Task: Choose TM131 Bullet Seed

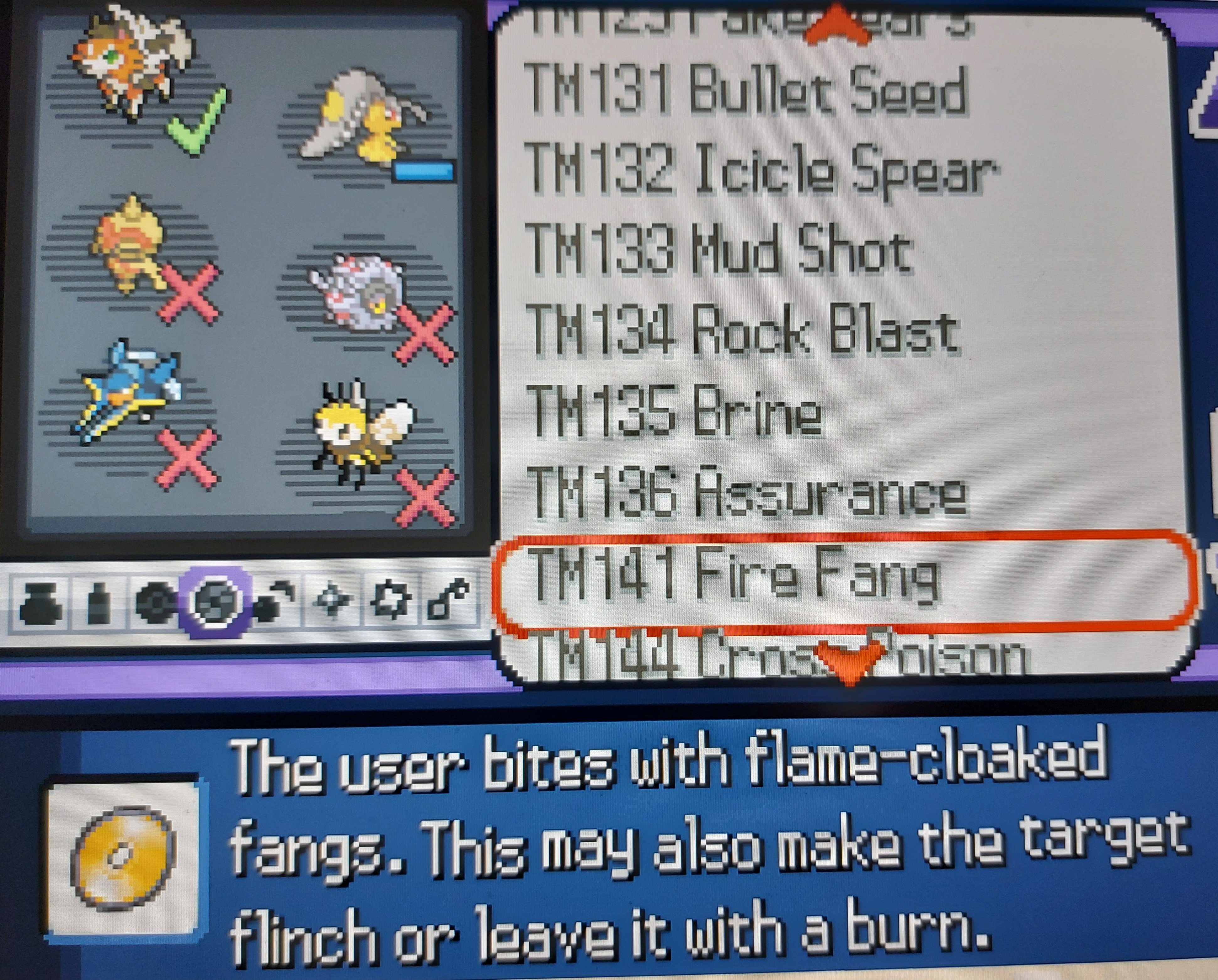Action: click(746, 90)
